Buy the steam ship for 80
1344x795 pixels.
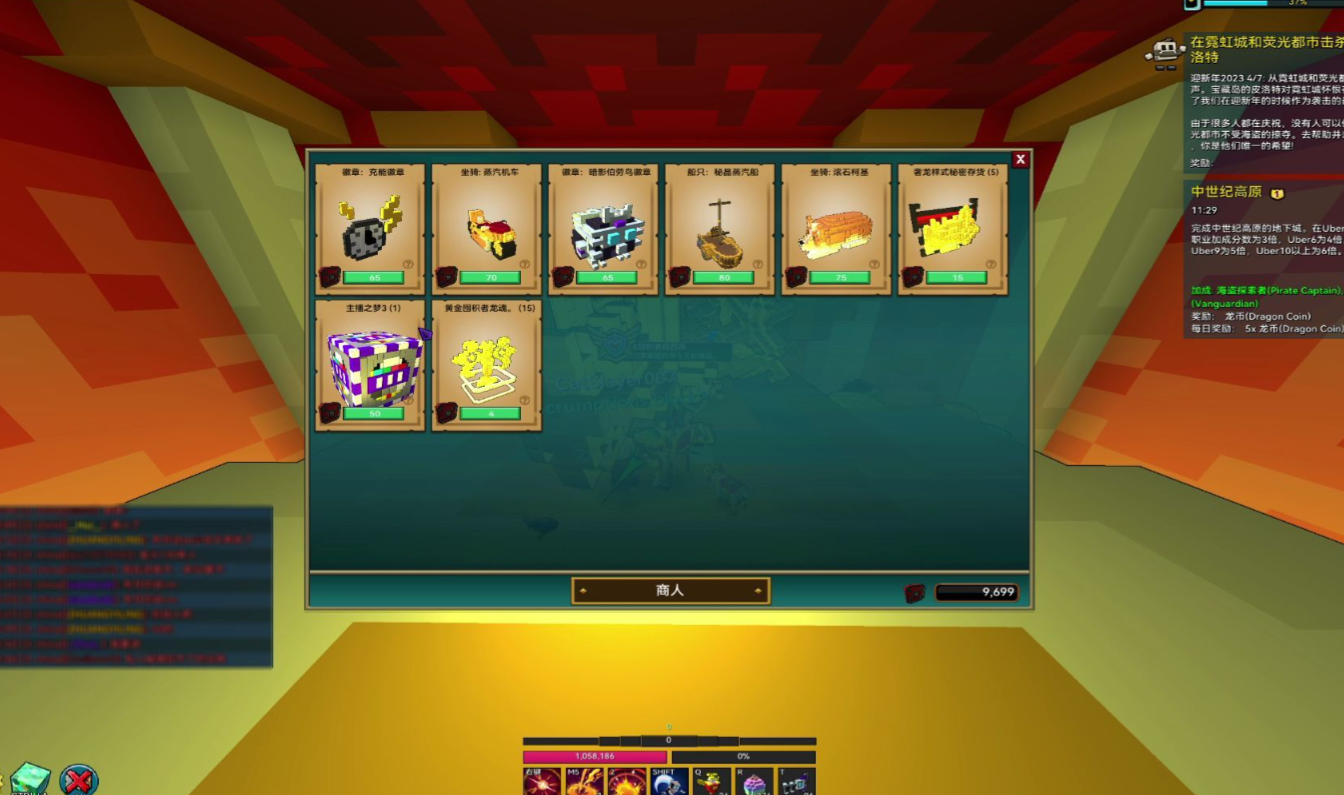coord(723,278)
